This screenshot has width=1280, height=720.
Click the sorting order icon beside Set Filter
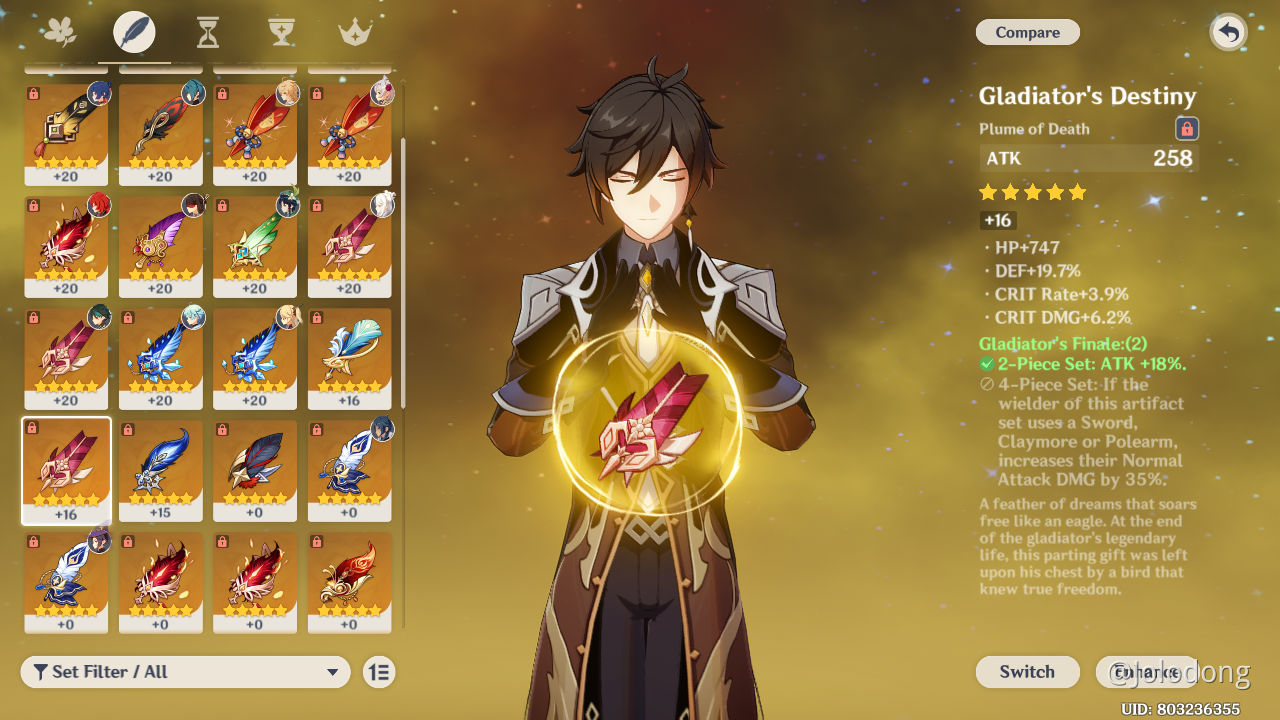click(x=379, y=672)
